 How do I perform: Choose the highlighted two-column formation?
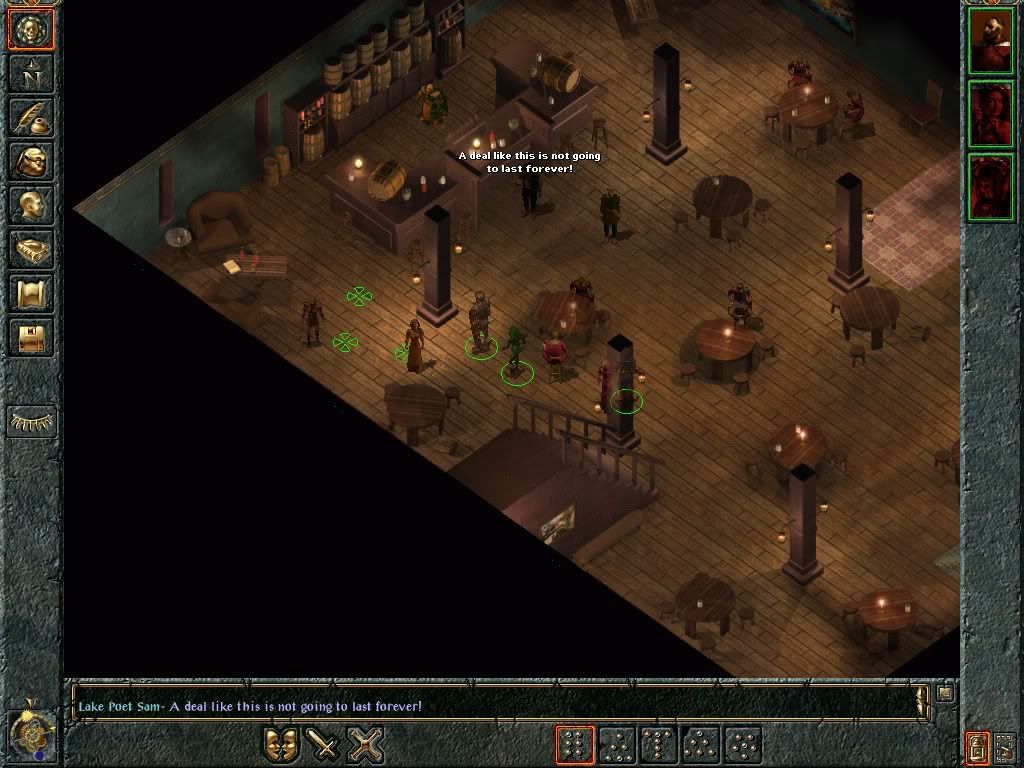[x=575, y=746]
